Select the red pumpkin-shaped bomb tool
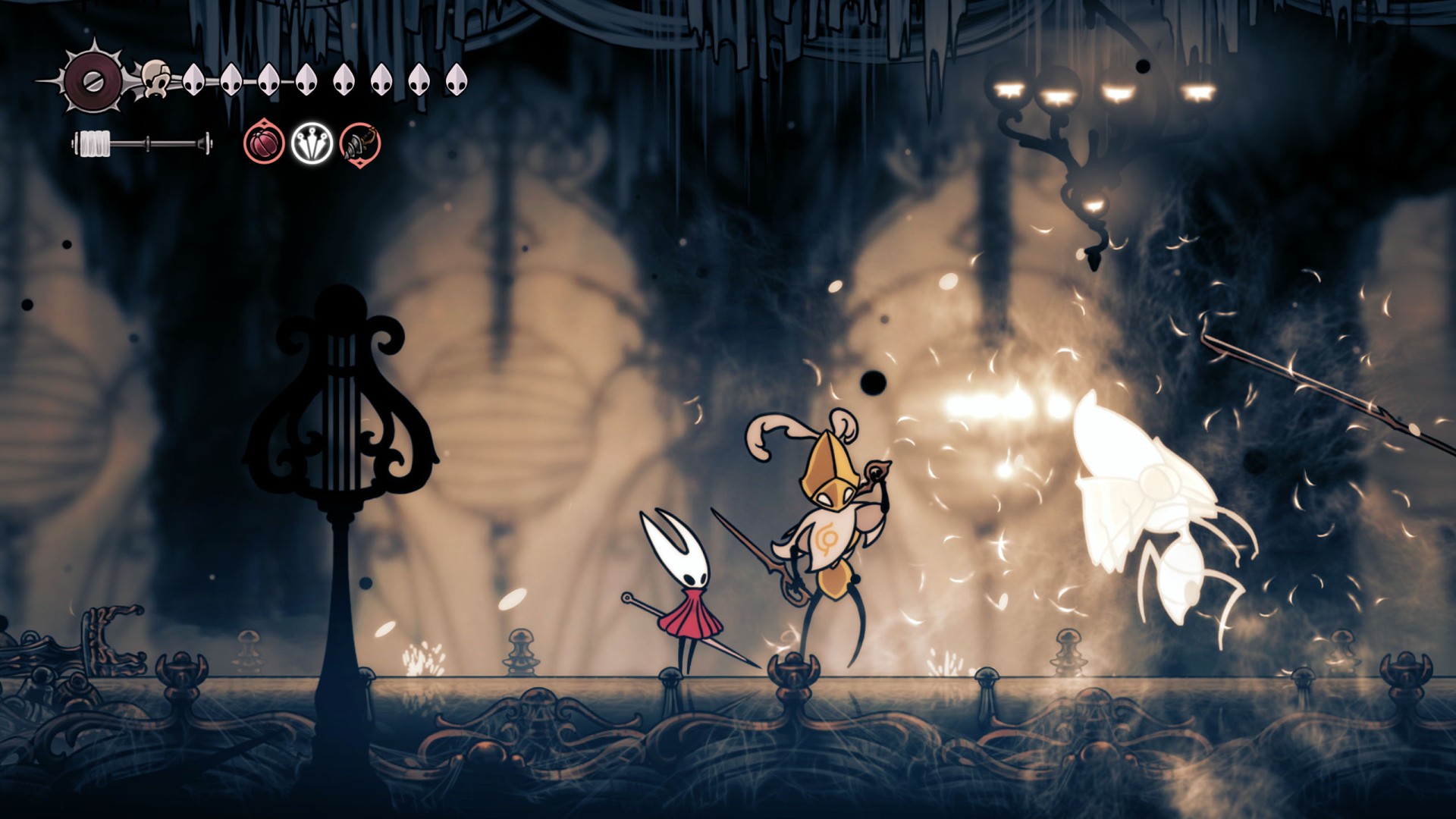The height and width of the screenshot is (819, 1456). 264,143
